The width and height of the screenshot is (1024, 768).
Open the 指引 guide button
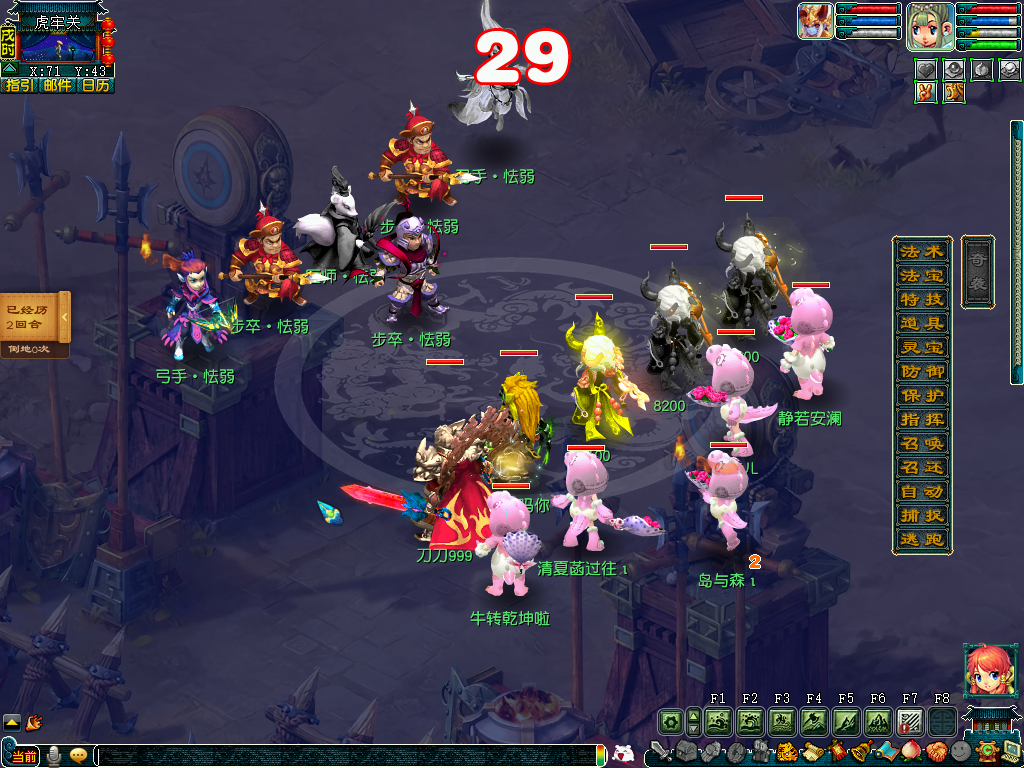(x=19, y=86)
